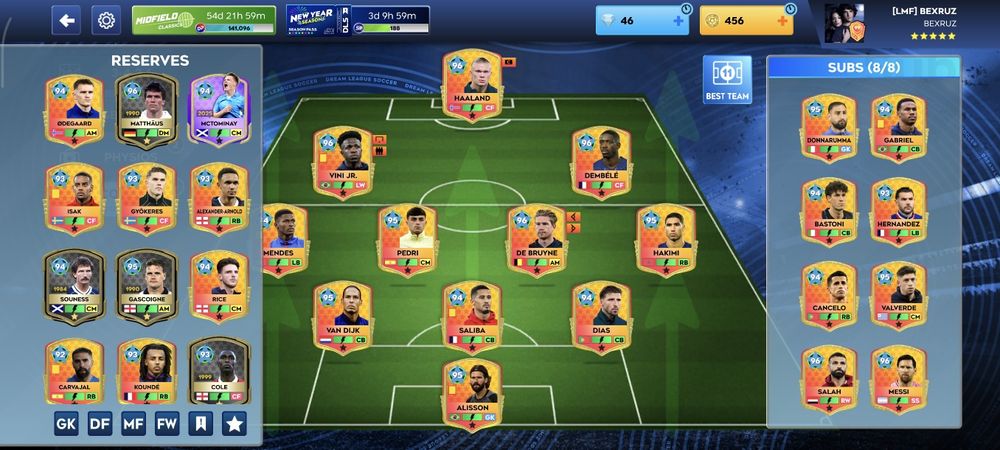Choose the Alisson goalkeeper card
This screenshot has height=450, width=1000.
[x=472, y=393]
